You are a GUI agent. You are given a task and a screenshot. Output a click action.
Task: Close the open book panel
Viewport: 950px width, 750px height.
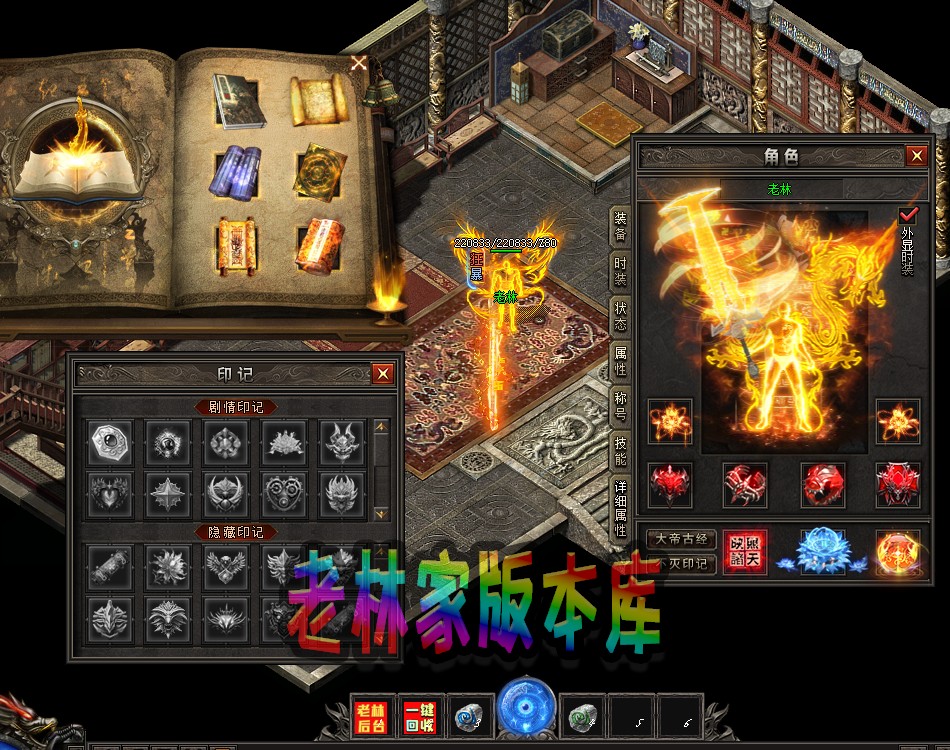point(358,63)
